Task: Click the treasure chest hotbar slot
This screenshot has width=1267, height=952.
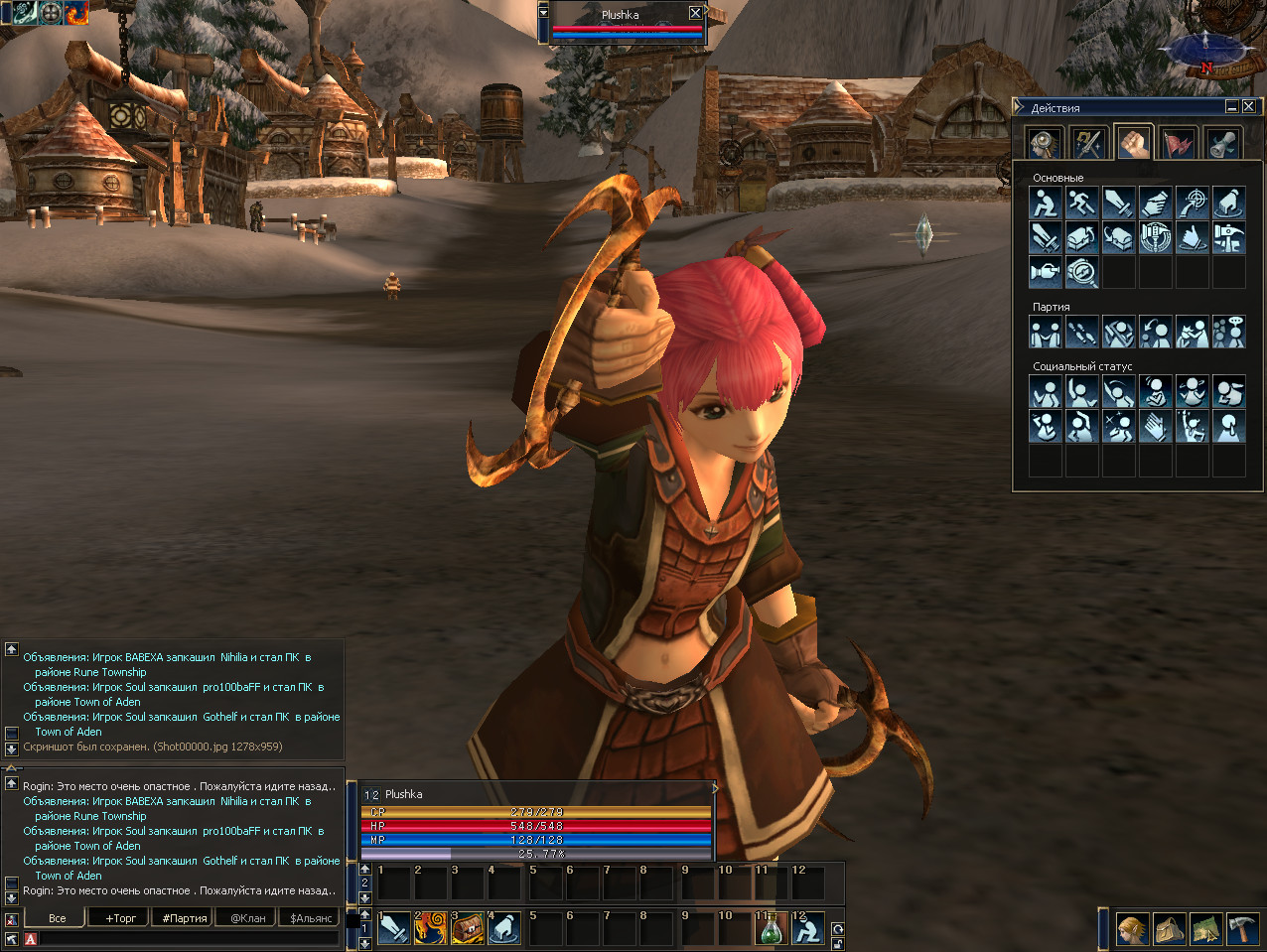Action: point(468,929)
